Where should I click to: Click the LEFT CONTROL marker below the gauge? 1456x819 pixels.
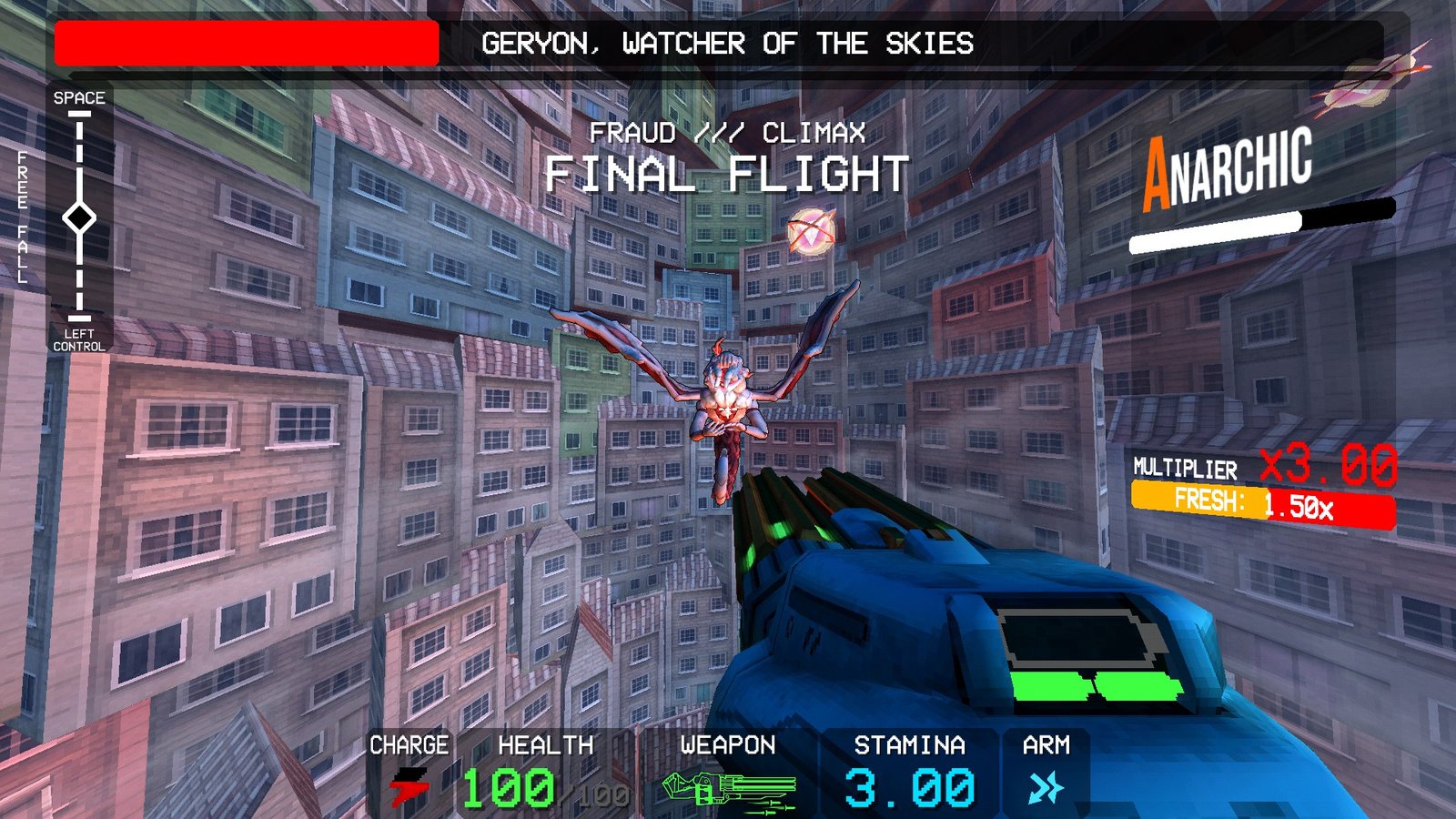(80, 340)
